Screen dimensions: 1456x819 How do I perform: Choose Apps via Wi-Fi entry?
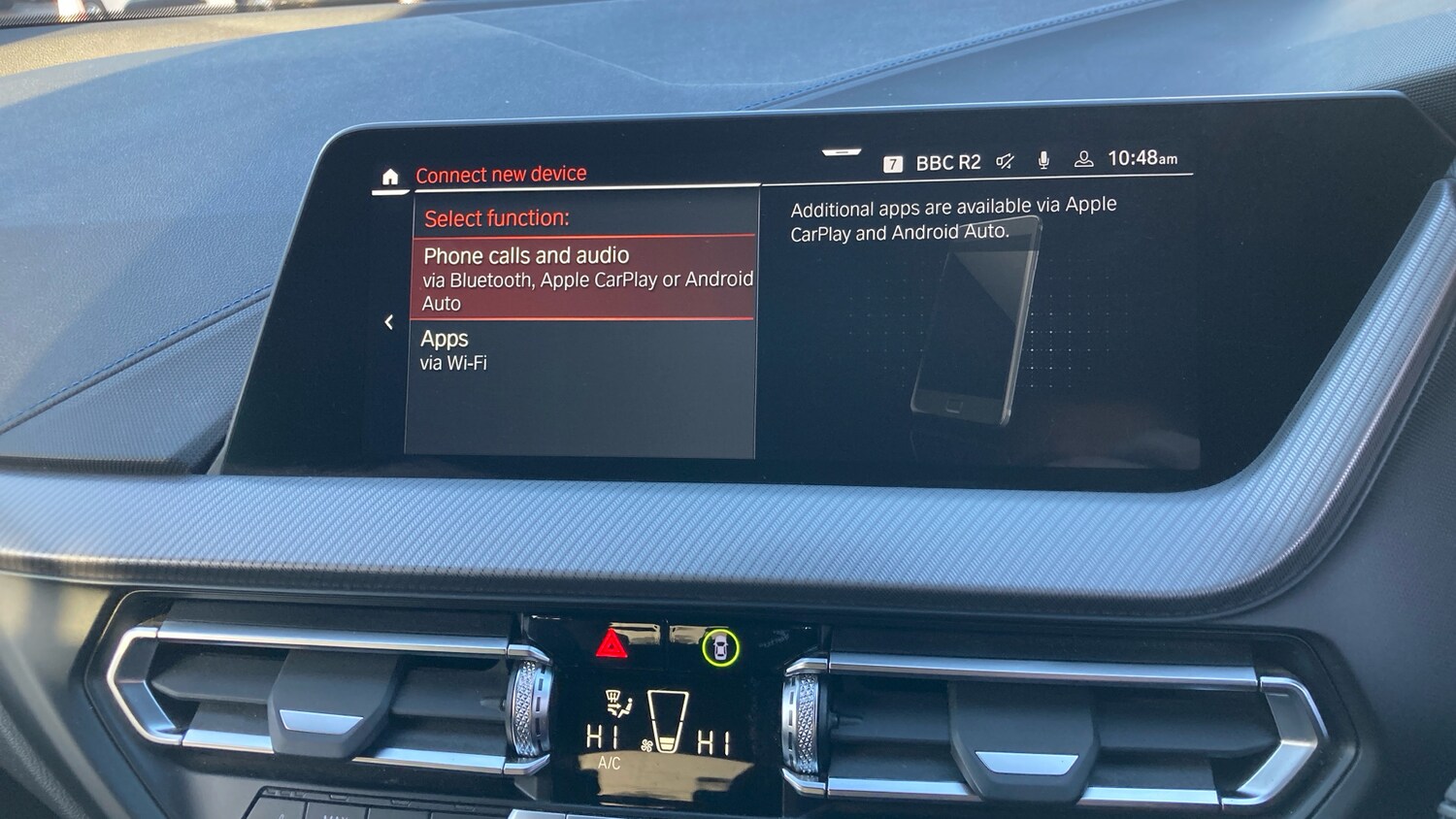pyautogui.click(x=582, y=350)
